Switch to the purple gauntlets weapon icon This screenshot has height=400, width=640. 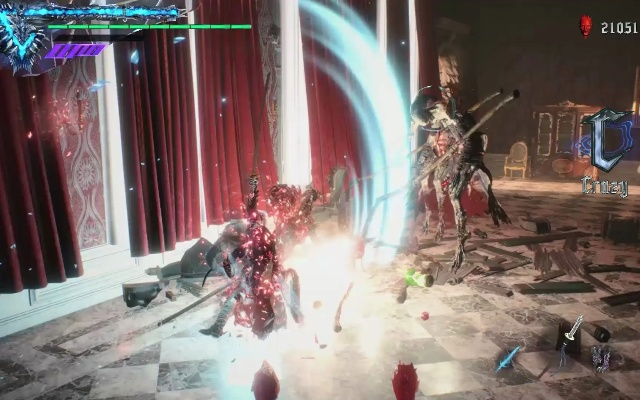click(x=601, y=357)
